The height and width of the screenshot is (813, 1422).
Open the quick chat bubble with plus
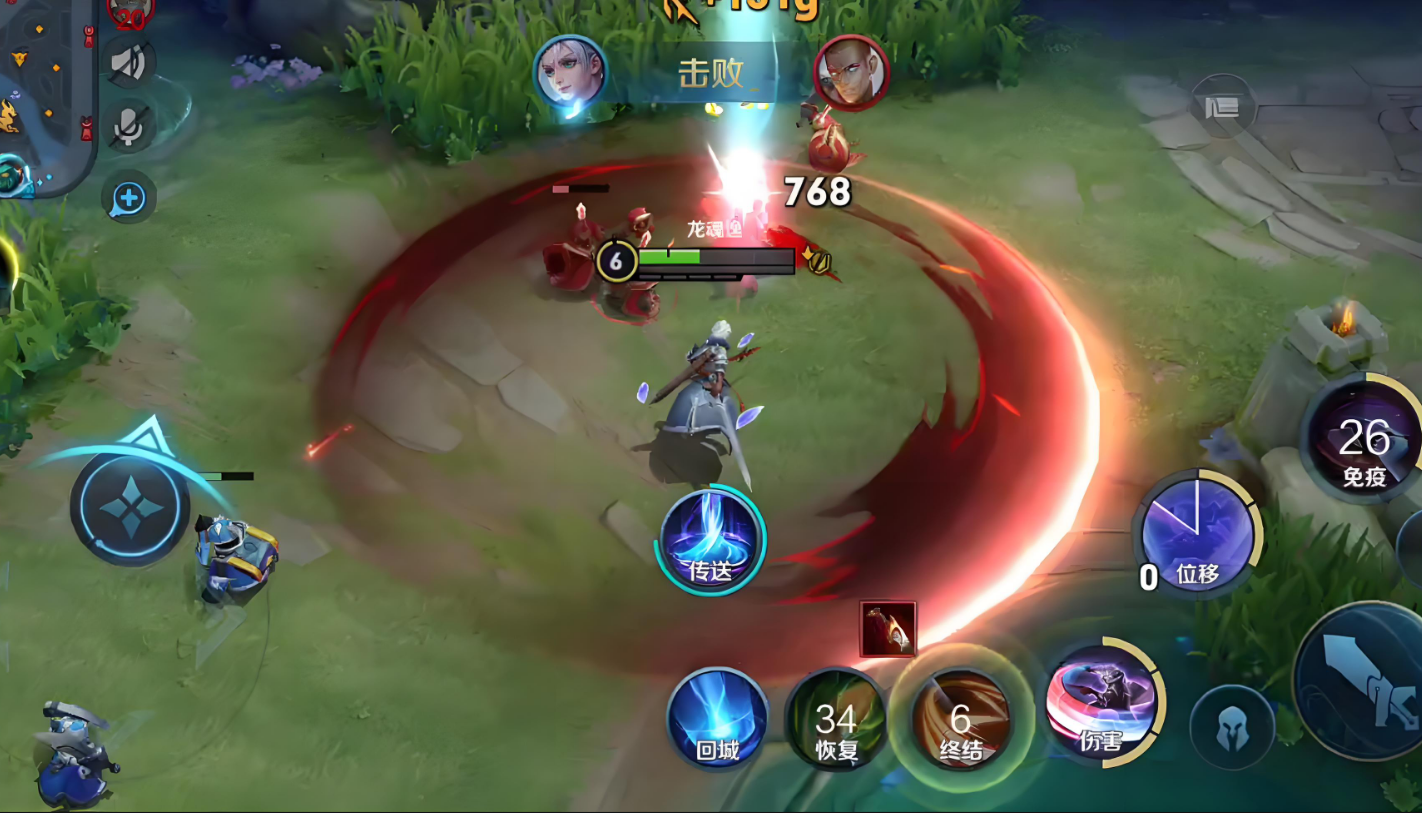[x=129, y=198]
